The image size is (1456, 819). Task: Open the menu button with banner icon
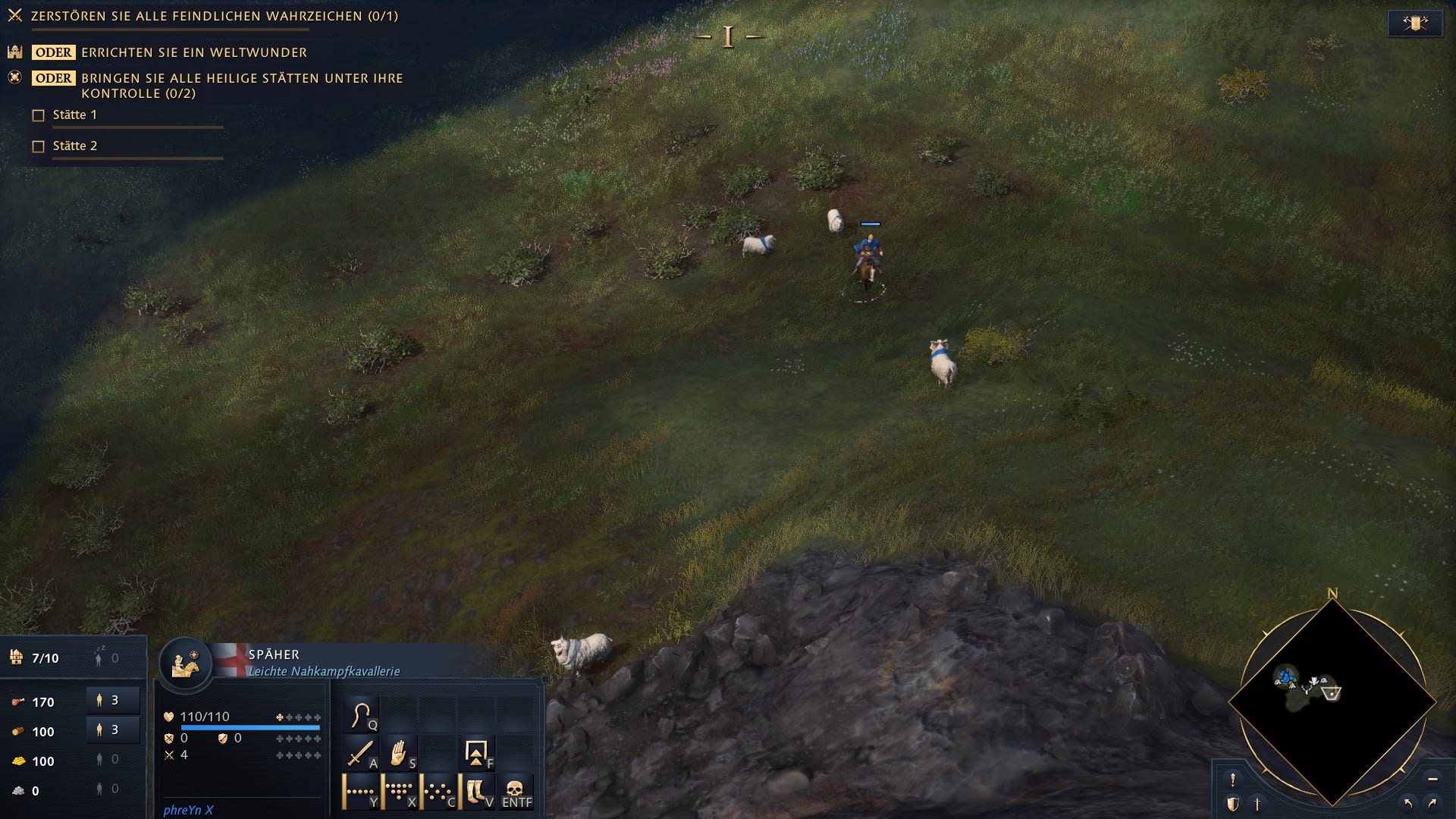coord(1415,24)
